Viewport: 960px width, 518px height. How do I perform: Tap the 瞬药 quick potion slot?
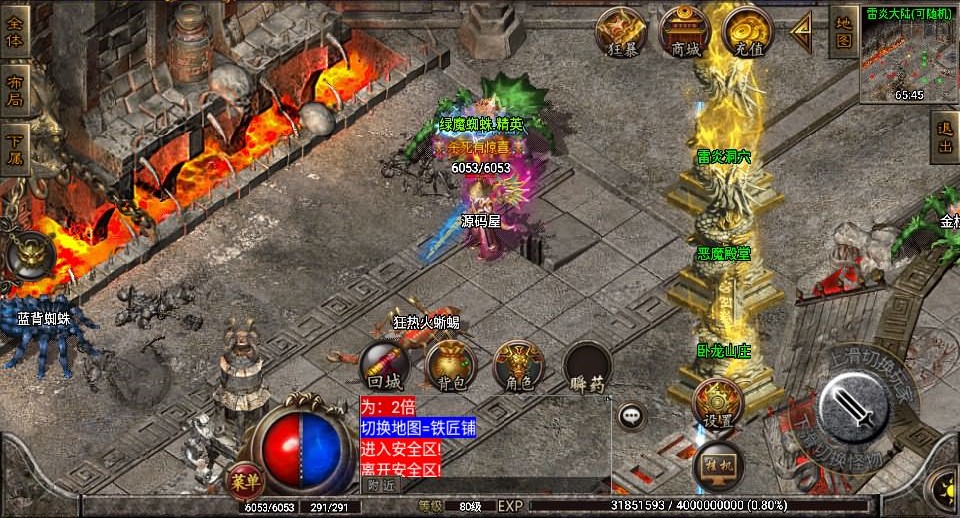(x=587, y=367)
